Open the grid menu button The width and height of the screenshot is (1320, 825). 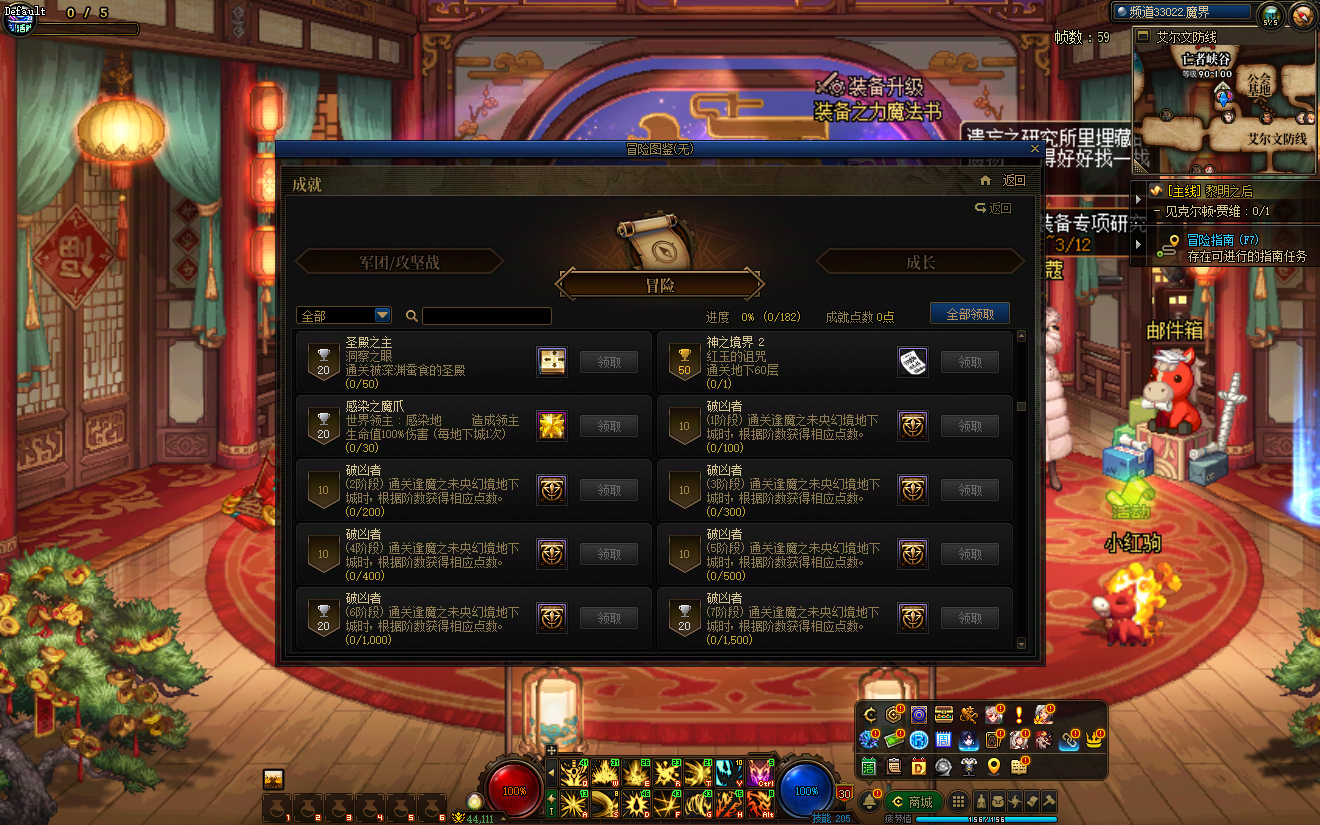[958, 802]
